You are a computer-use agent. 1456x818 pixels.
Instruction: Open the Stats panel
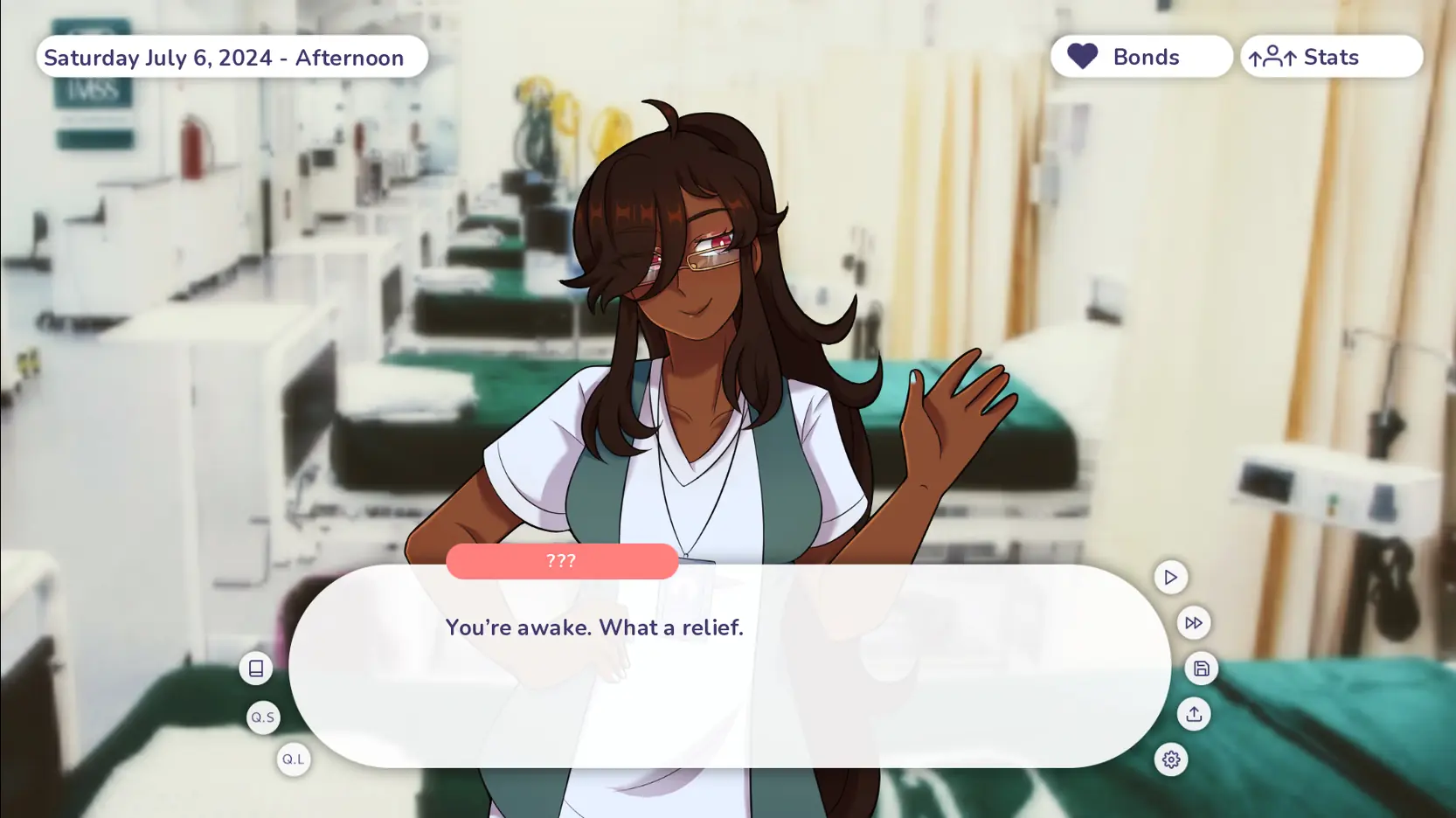[1330, 57]
